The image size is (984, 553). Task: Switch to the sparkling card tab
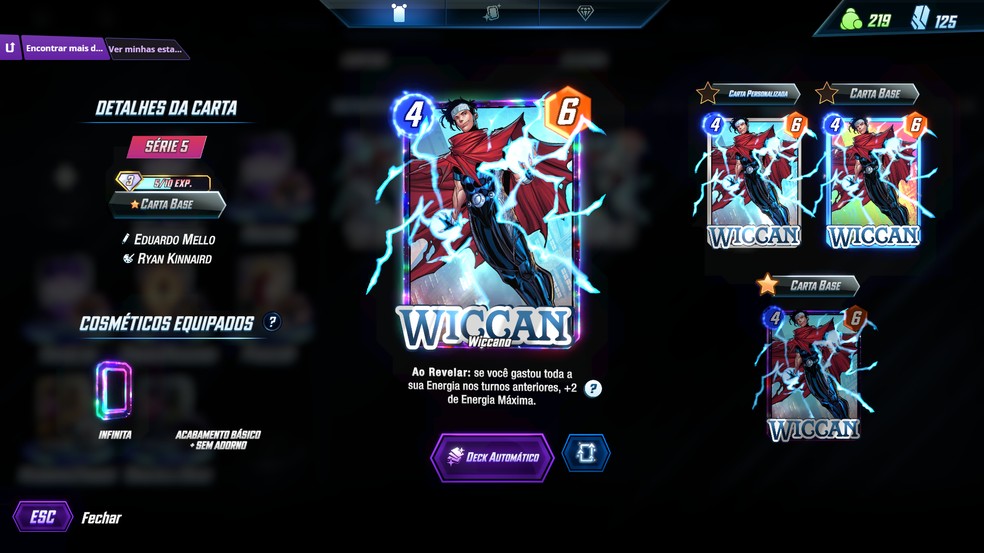tap(491, 13)
